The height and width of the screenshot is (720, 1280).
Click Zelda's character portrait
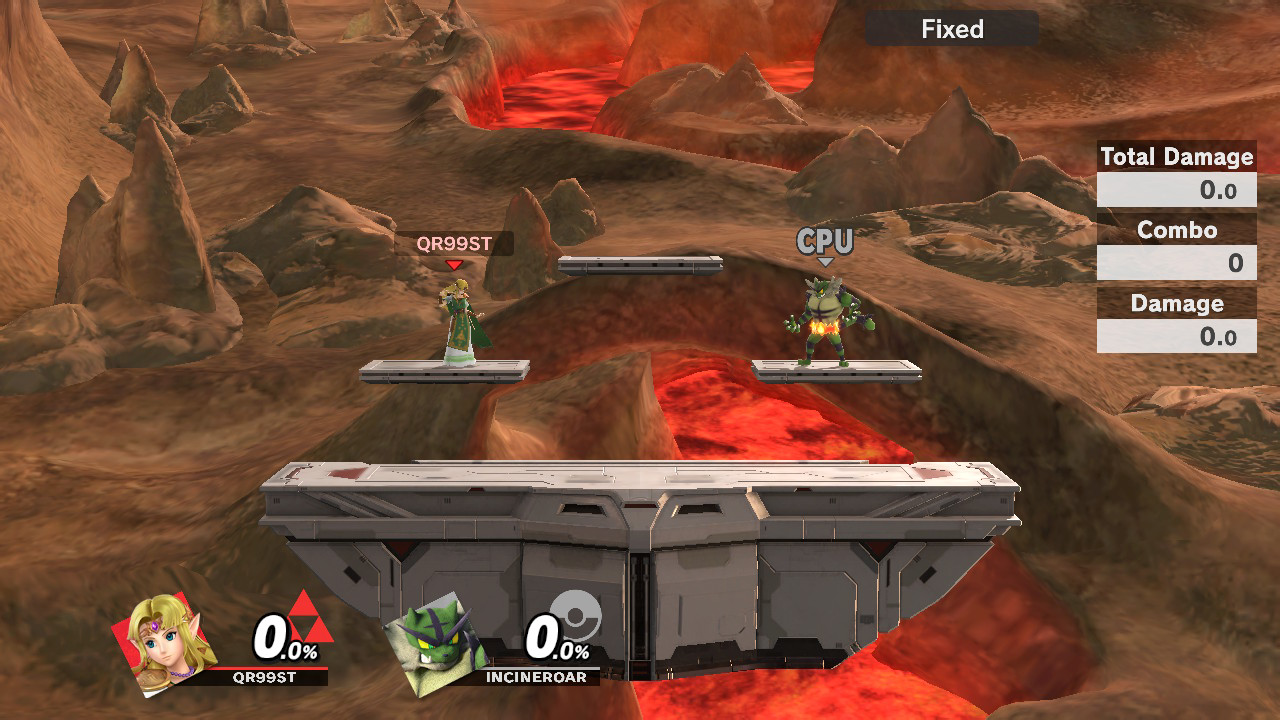click(168, 643)
